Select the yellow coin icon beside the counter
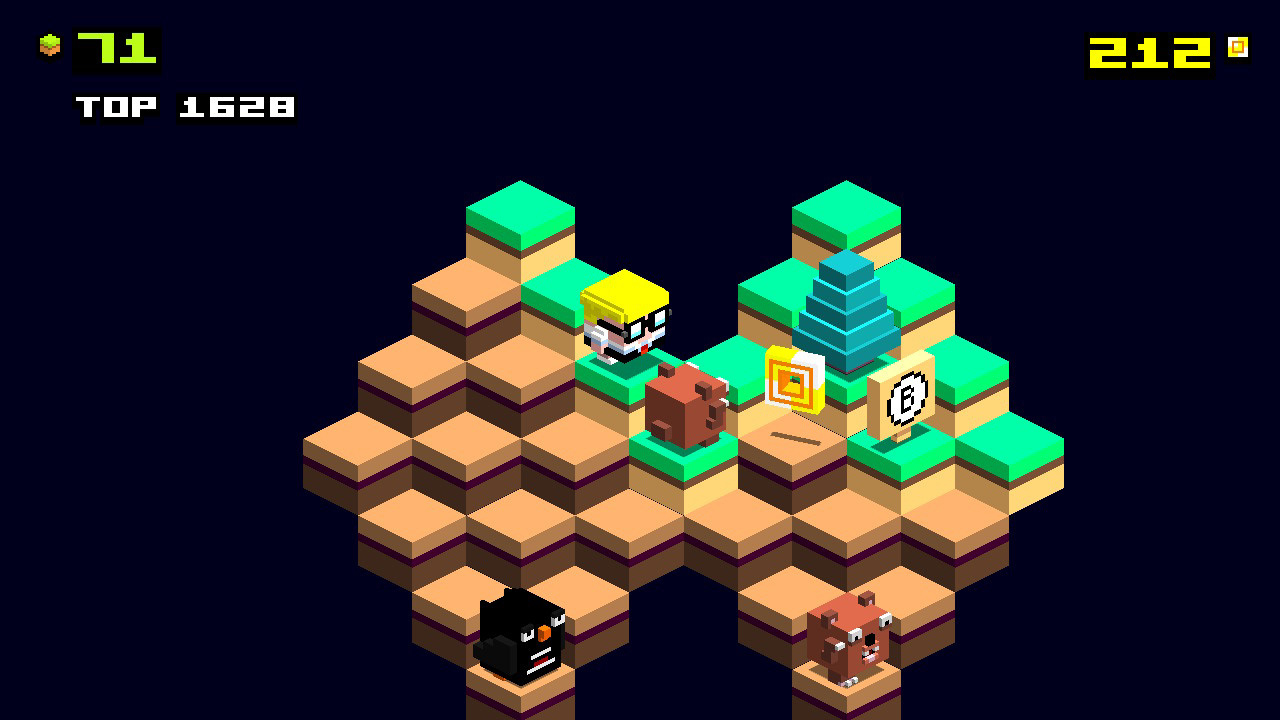 (x=1240, y=47)
